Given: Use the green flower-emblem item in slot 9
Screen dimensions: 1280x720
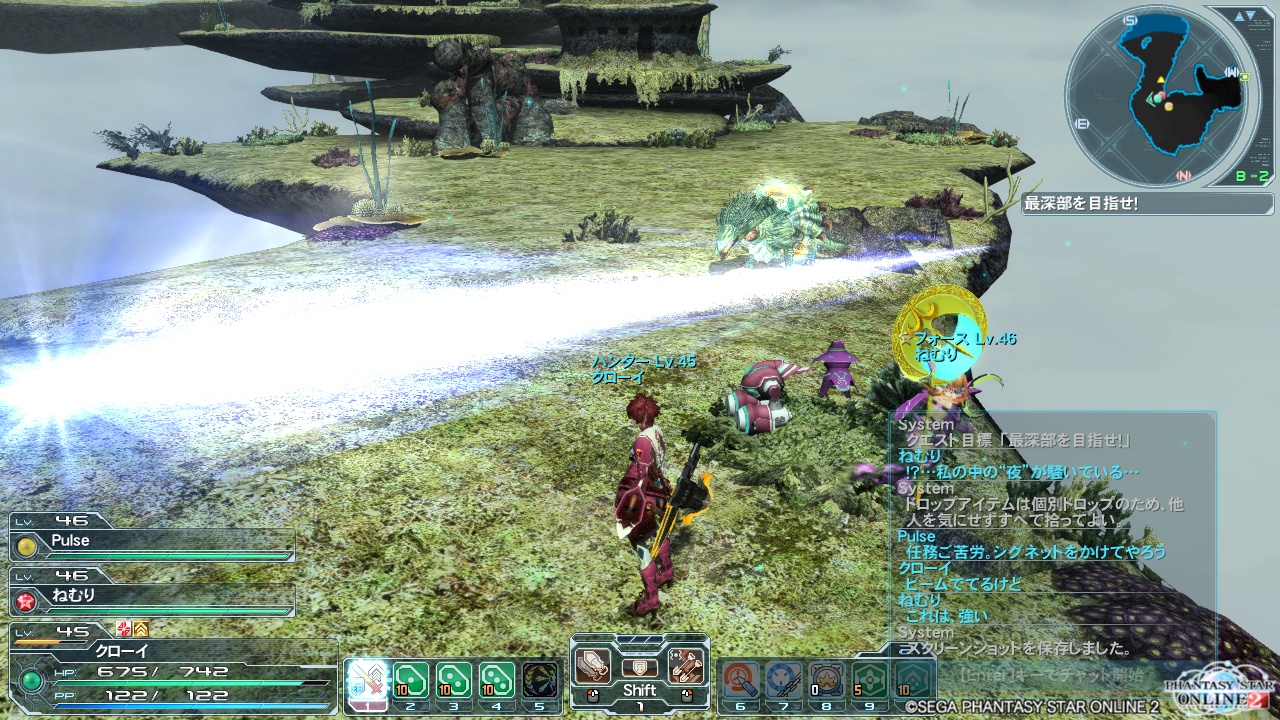Looking at the screenshot, I should click(871, 680).
